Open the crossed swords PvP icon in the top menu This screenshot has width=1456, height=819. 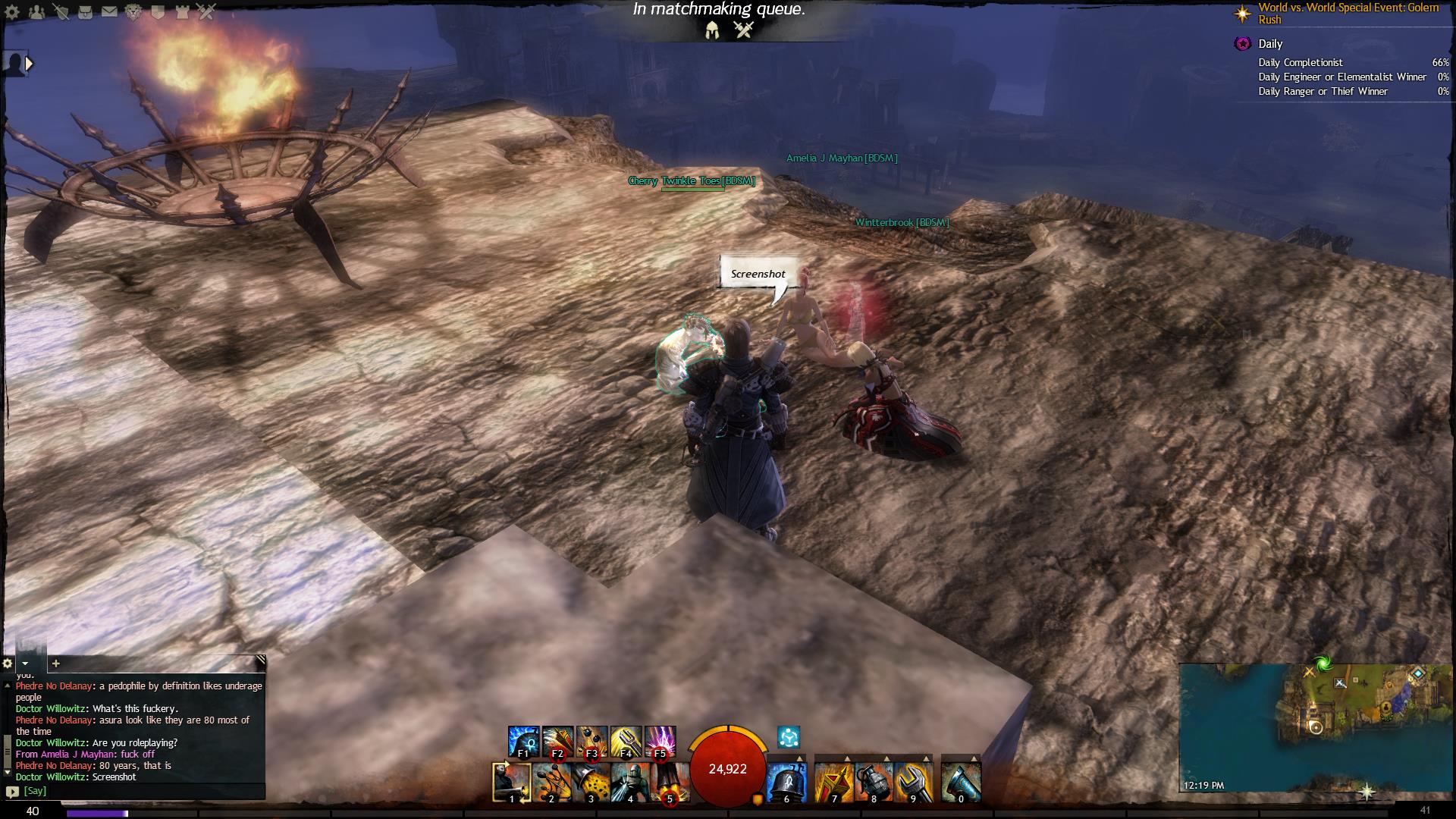[x=206, y=11]
